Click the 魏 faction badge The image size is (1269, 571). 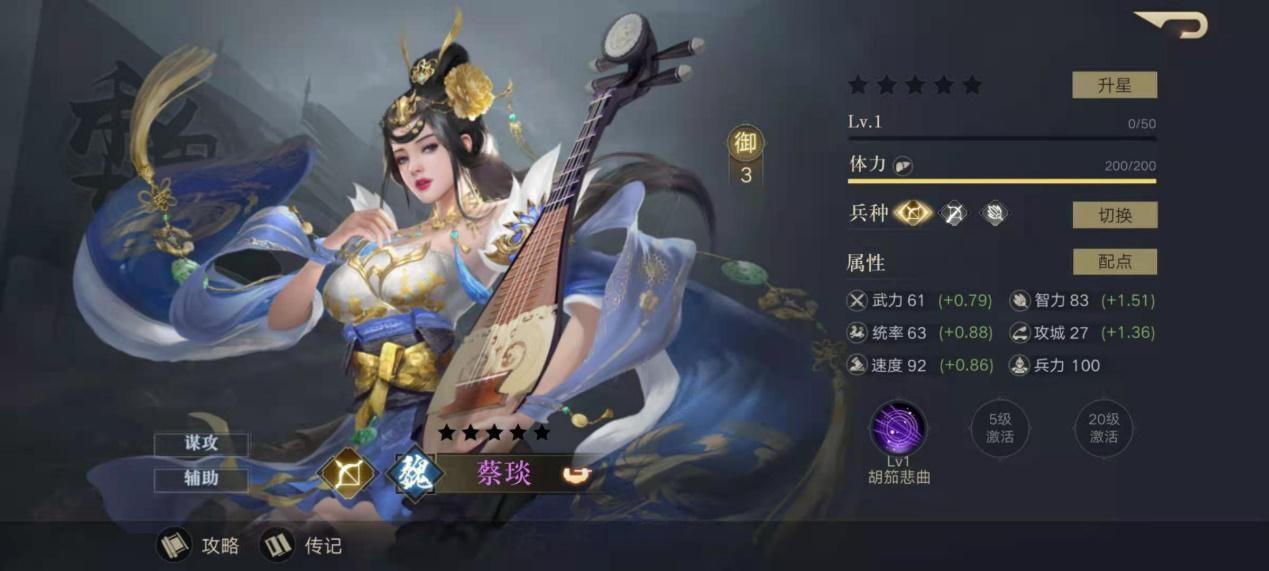click(415, 473)
